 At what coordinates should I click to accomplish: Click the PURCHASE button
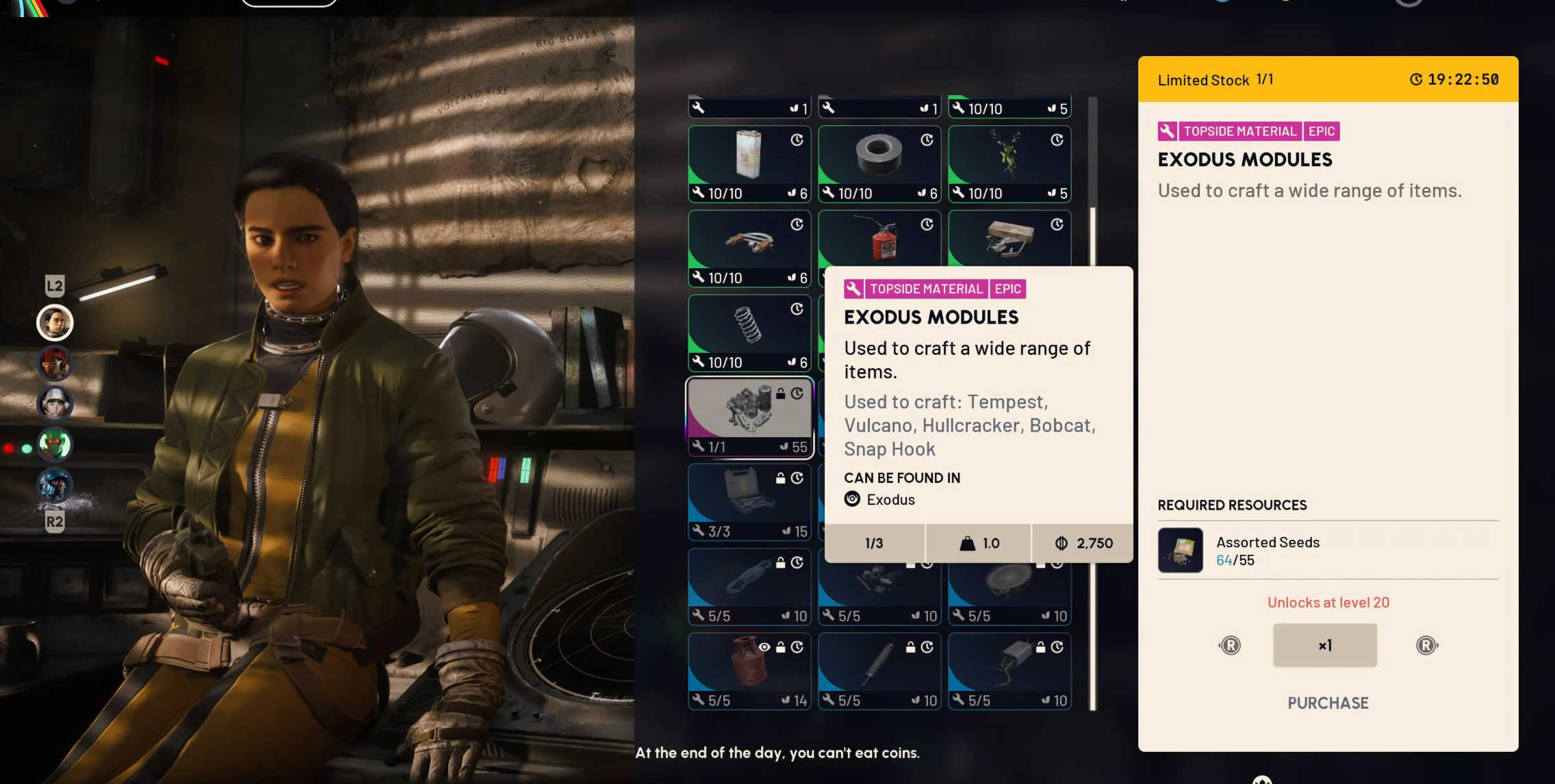coord(1328,703)
